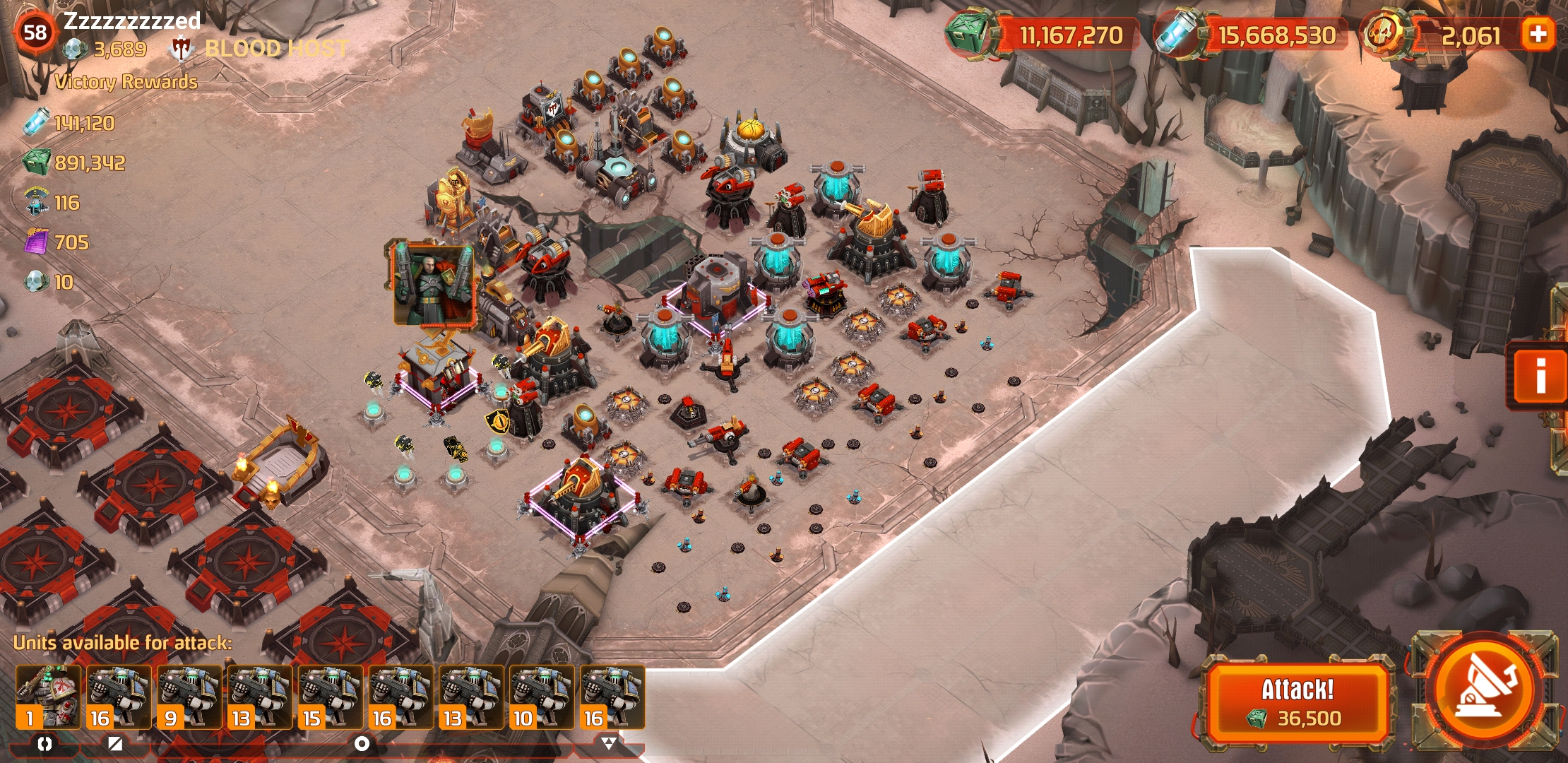
Task: View the level 58 opponent badge
Action: (35, 32)
